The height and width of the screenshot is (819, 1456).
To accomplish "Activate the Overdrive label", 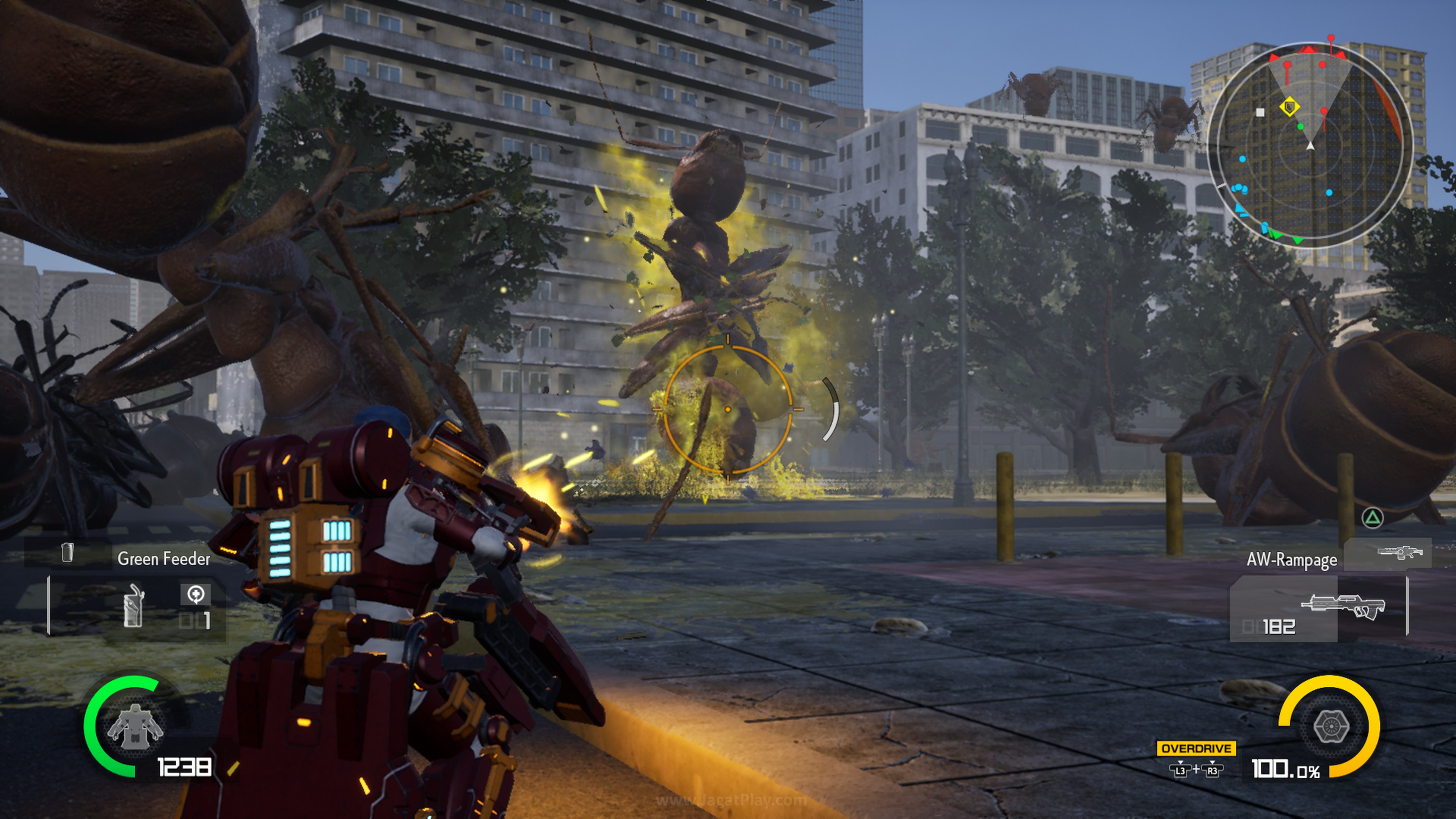I will coord(1196,748).
